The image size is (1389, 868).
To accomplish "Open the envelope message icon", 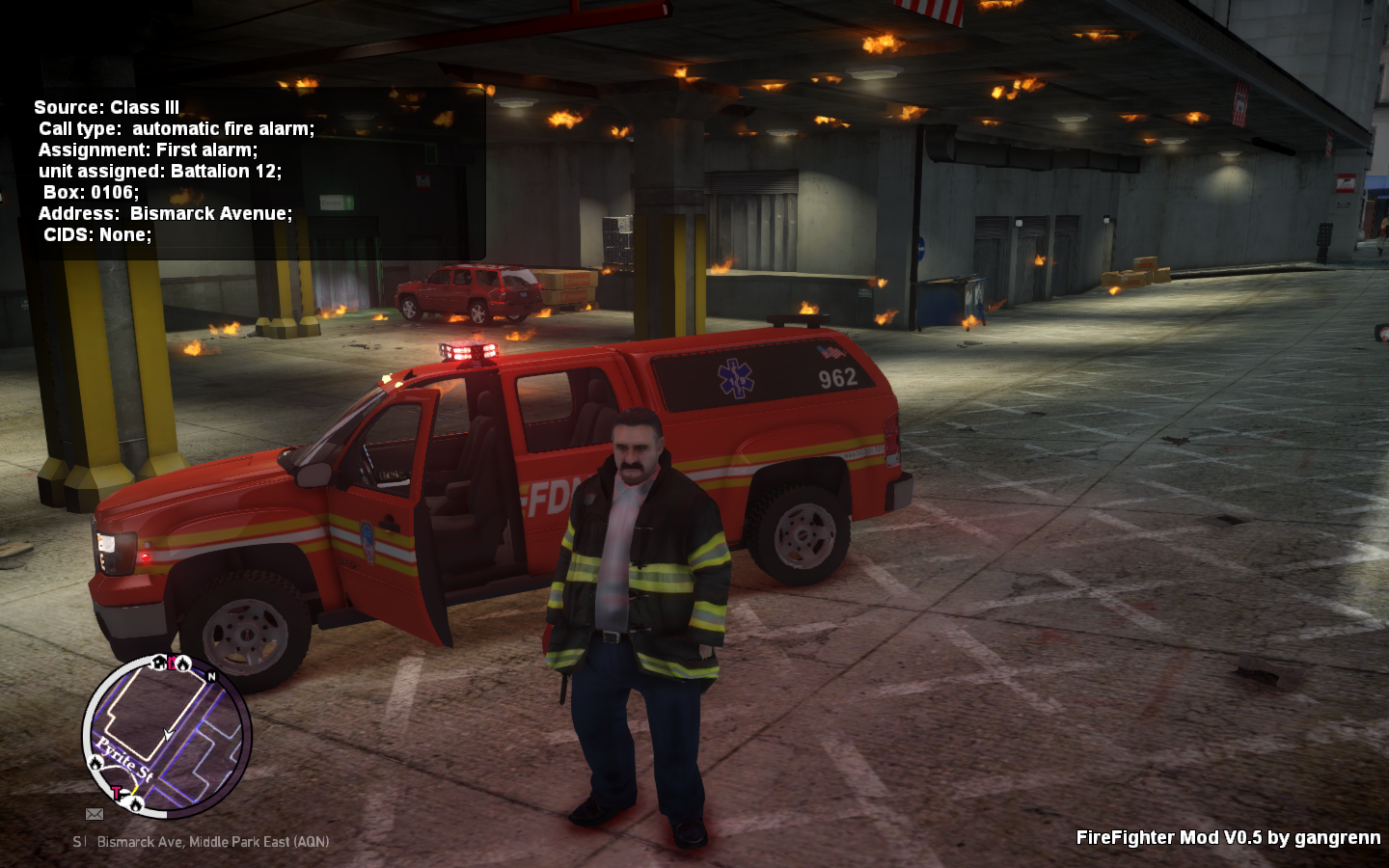I will (95, 814).
